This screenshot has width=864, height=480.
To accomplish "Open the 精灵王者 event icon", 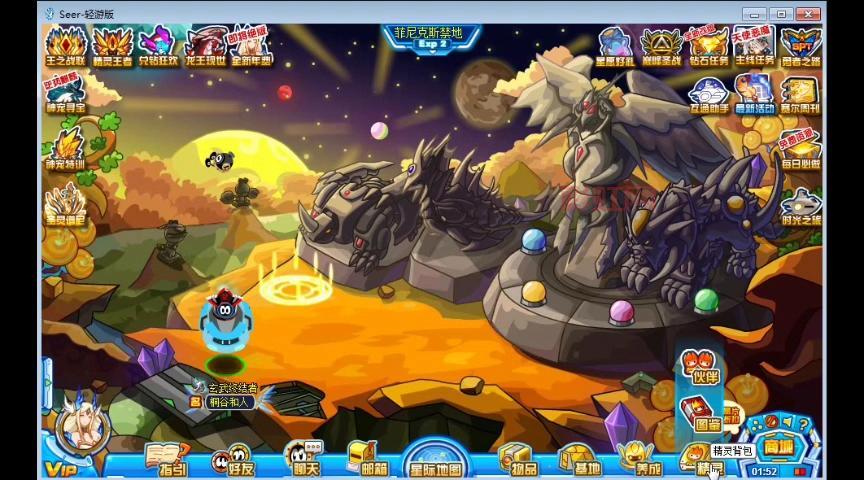I will pos(112,46).
